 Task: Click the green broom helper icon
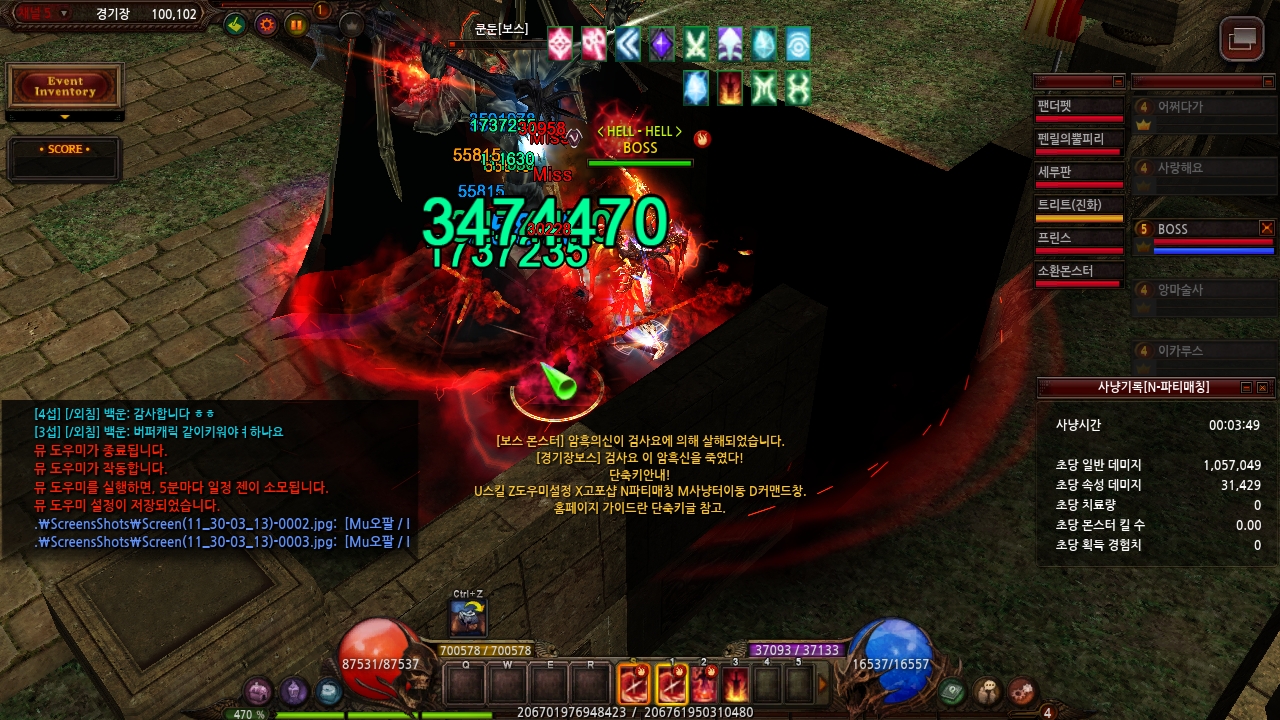[x=235, y=25]
